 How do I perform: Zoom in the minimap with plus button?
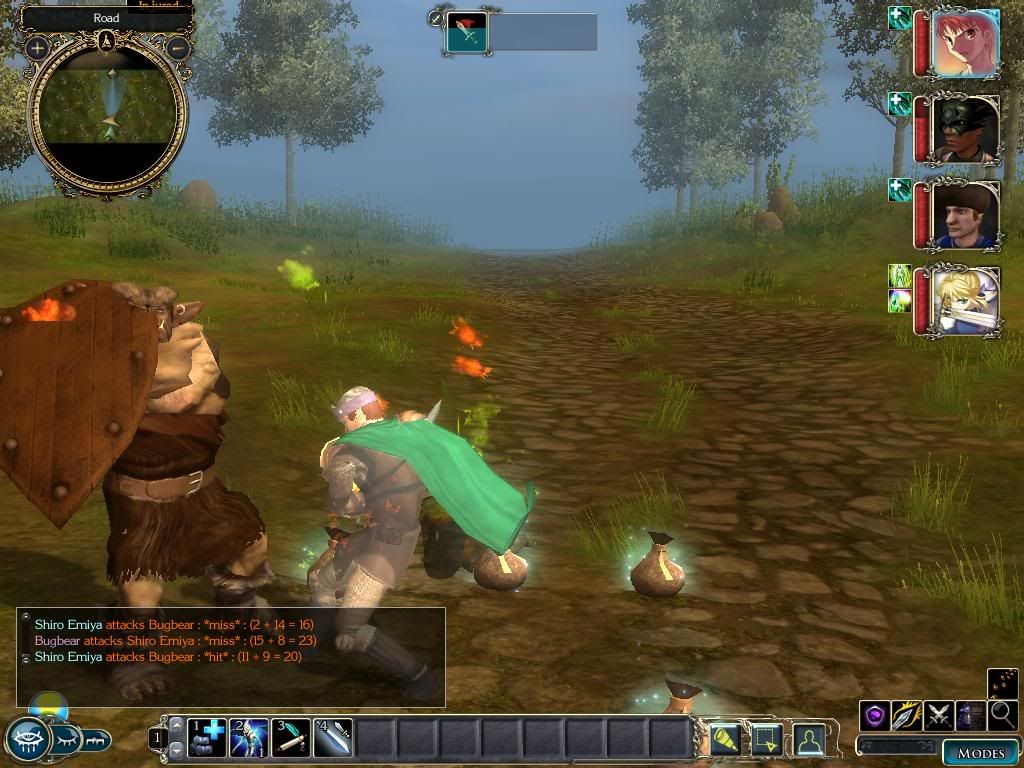(x=38, y=47)
